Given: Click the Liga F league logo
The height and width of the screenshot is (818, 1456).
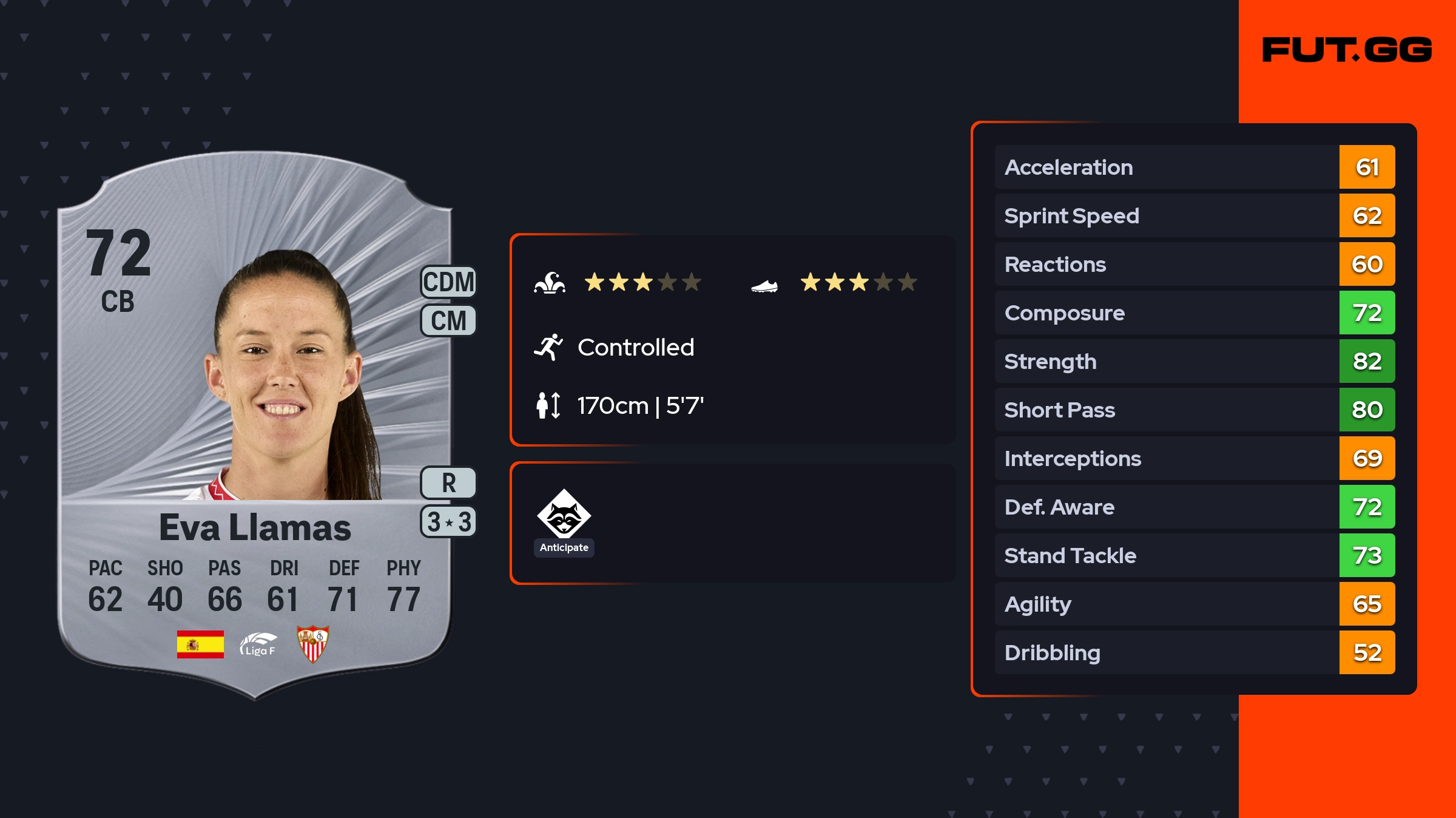Looking at the screenshot, I should tap(258, 644).
